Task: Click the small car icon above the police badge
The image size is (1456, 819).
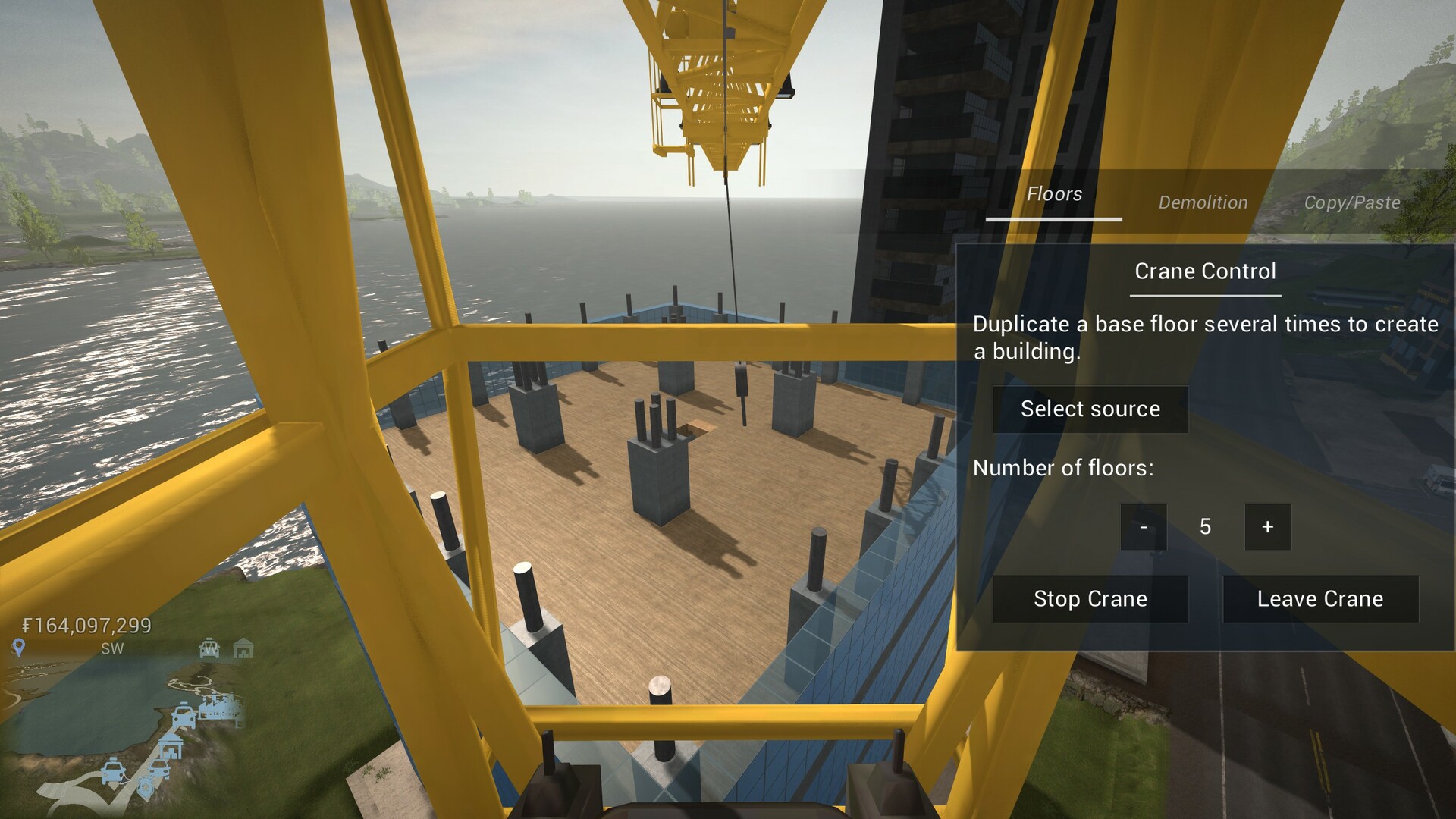Action: [x=158, y=768]
